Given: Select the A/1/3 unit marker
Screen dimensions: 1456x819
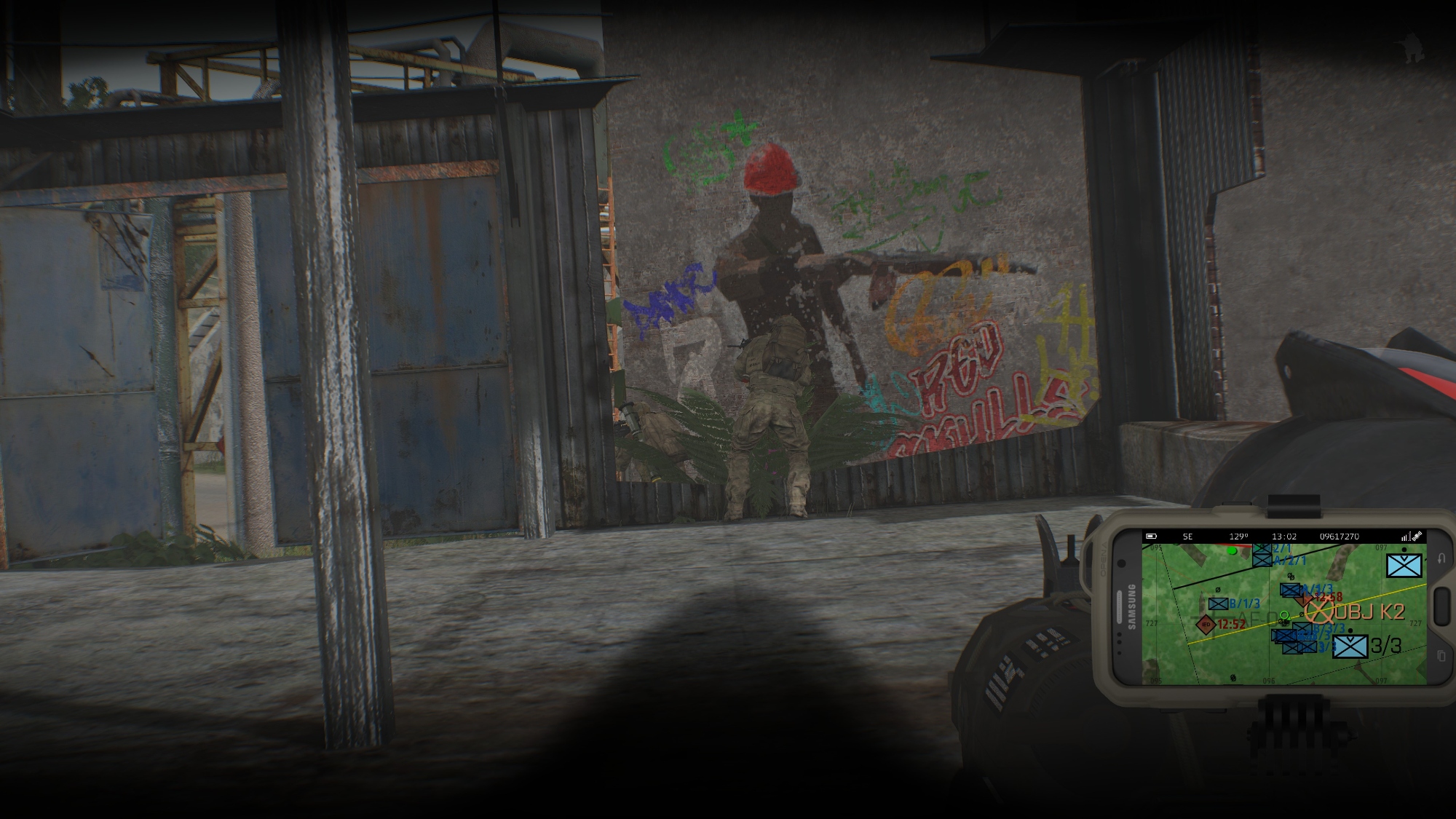Looking at the screenshot, I should point(1290,590).
